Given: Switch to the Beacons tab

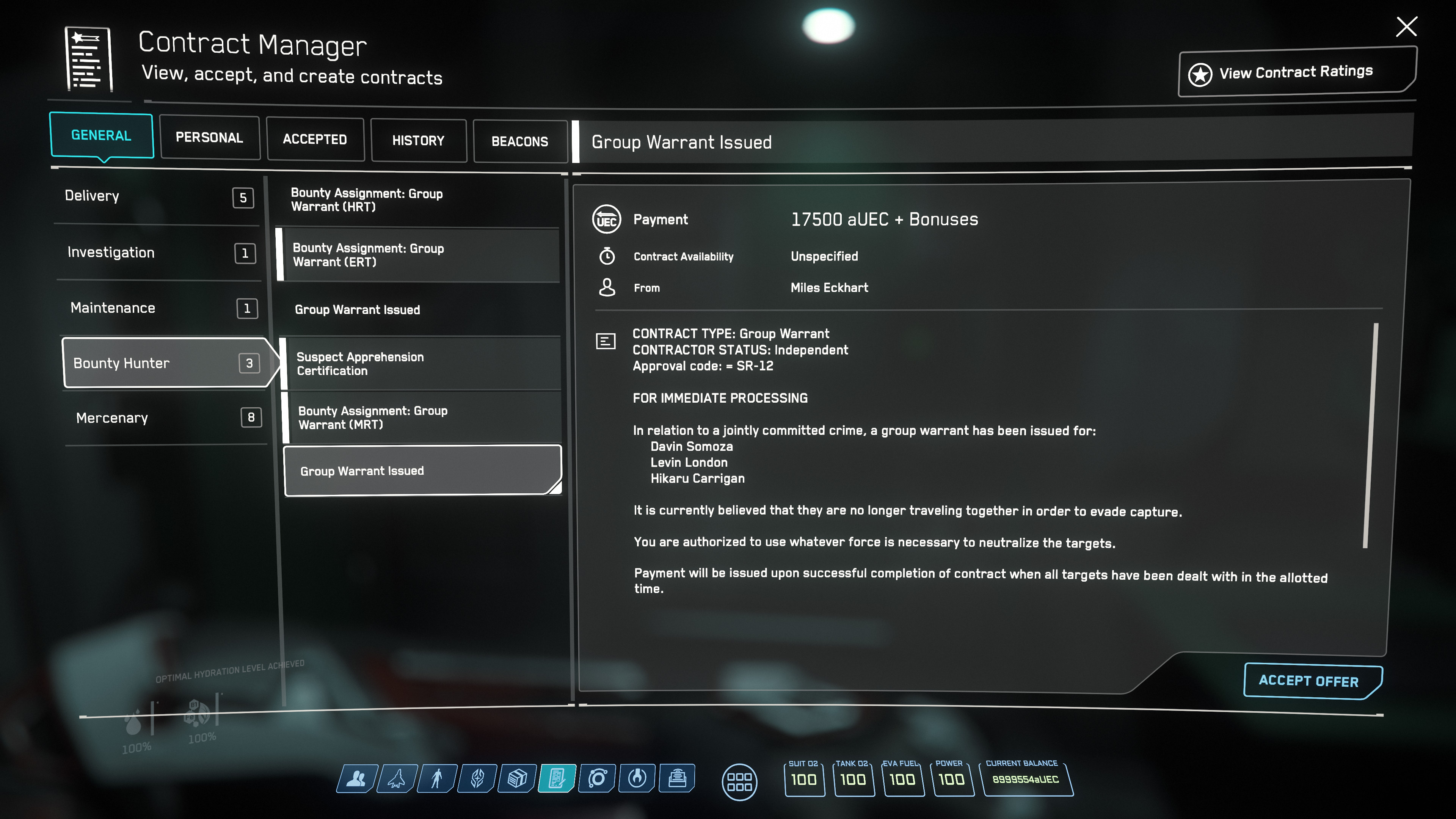Looking at the screenshot, I should pyautogui.click(x=519, y=141).
